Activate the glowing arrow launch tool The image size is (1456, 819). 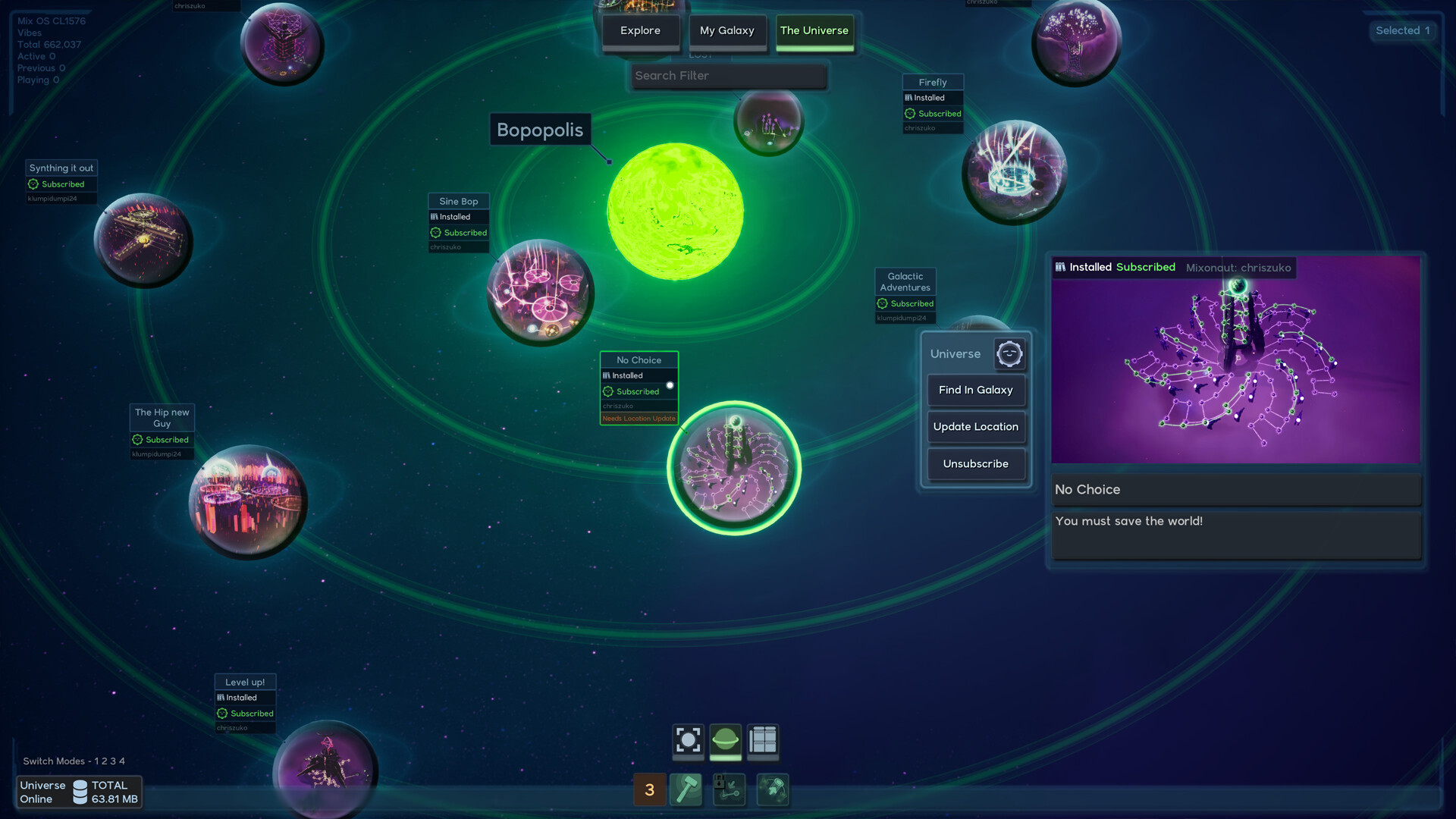[773, 789]
